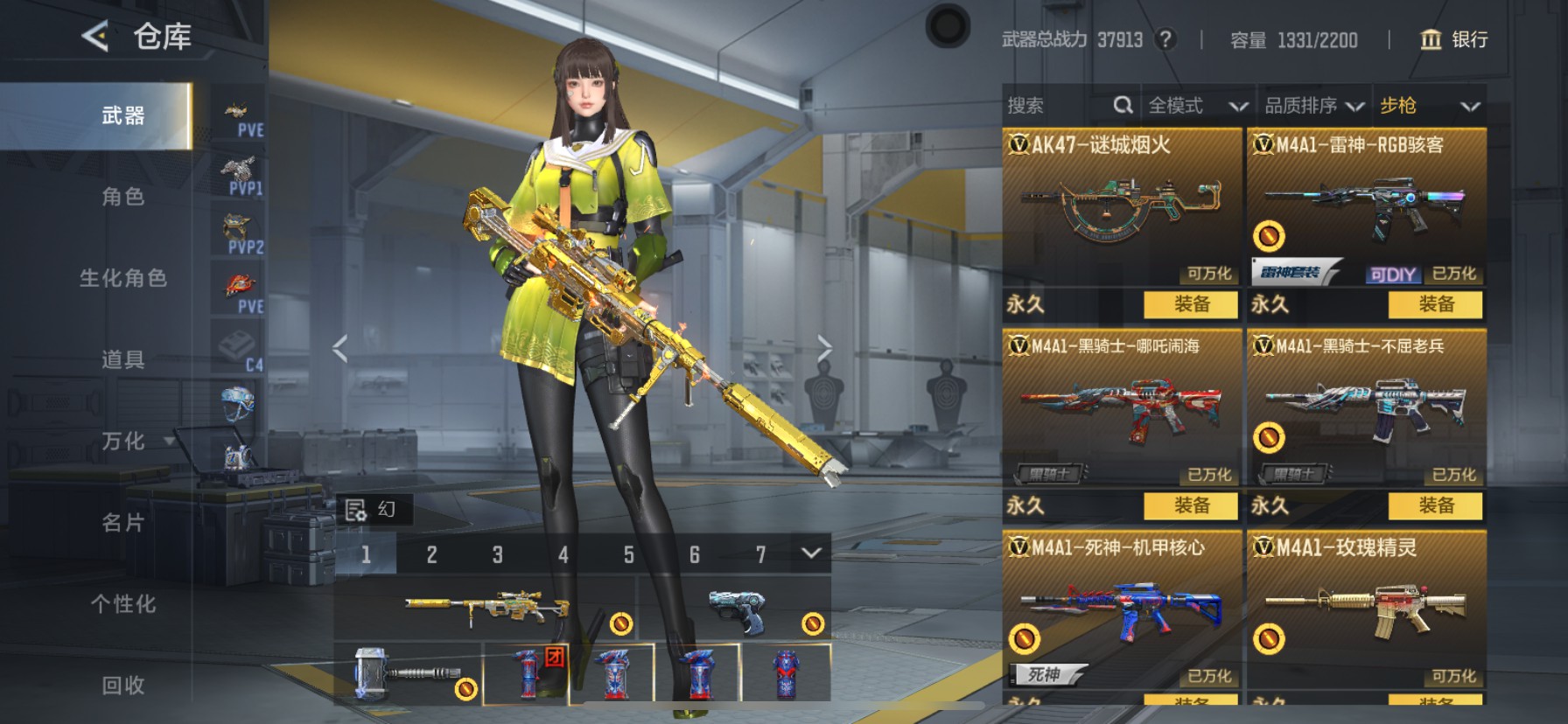Select the 道具 tab
The width and height of the screenshot is (1568, 724).
[x=122, y=359]
